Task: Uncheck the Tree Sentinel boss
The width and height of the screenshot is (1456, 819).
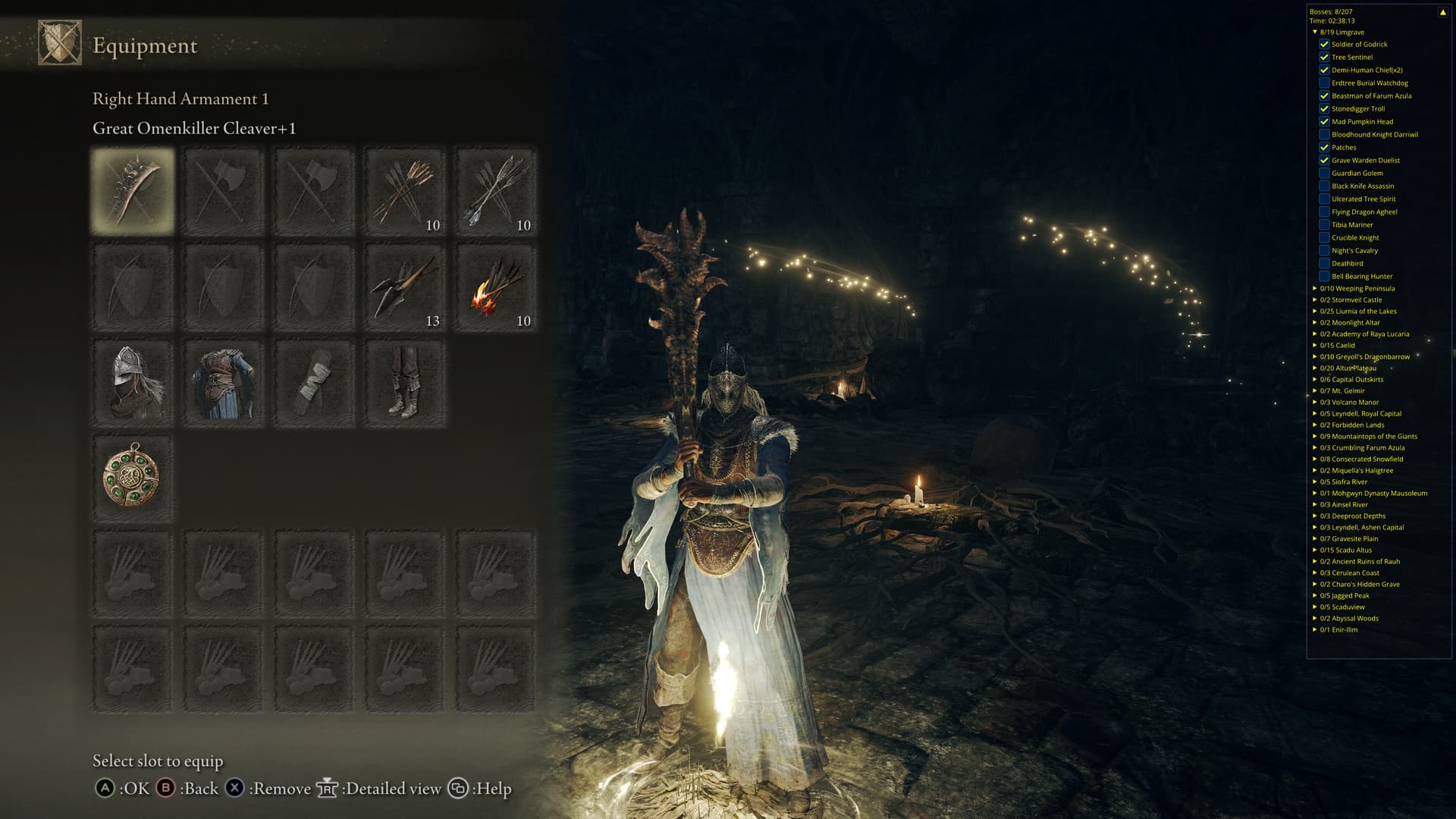Action: click(x=1324, y=57)
